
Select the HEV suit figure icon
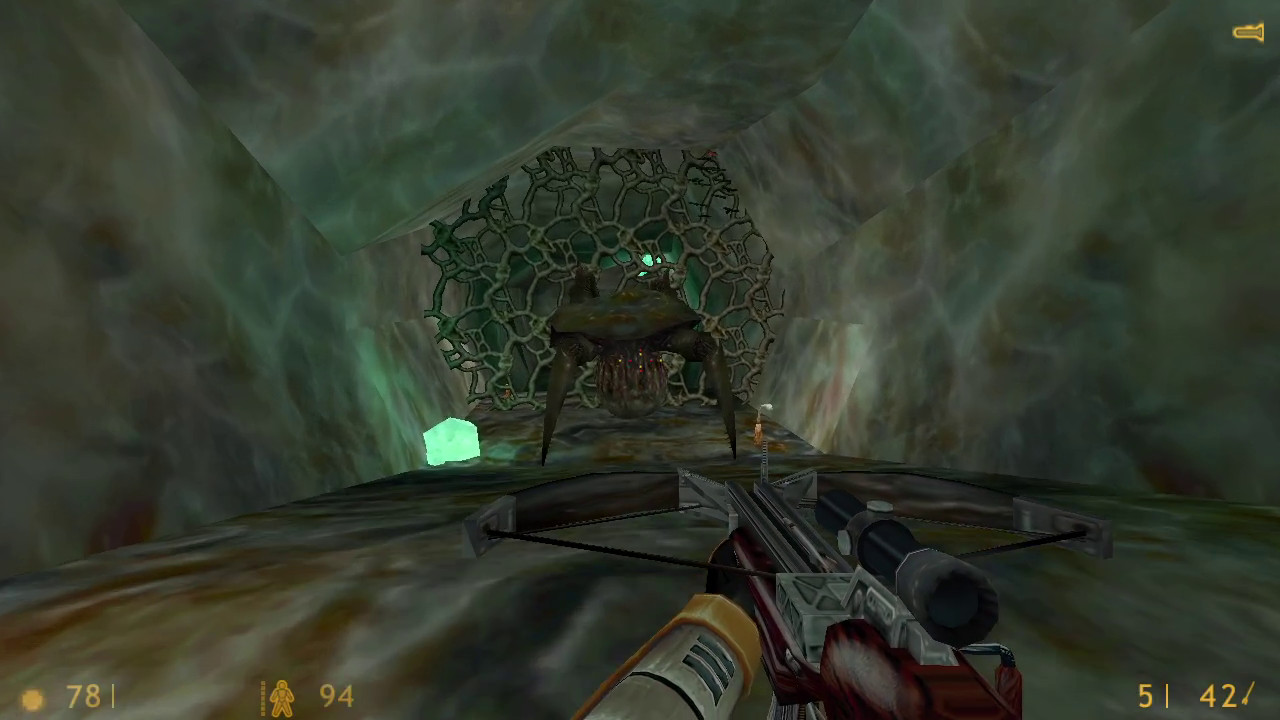coord(282,699)
